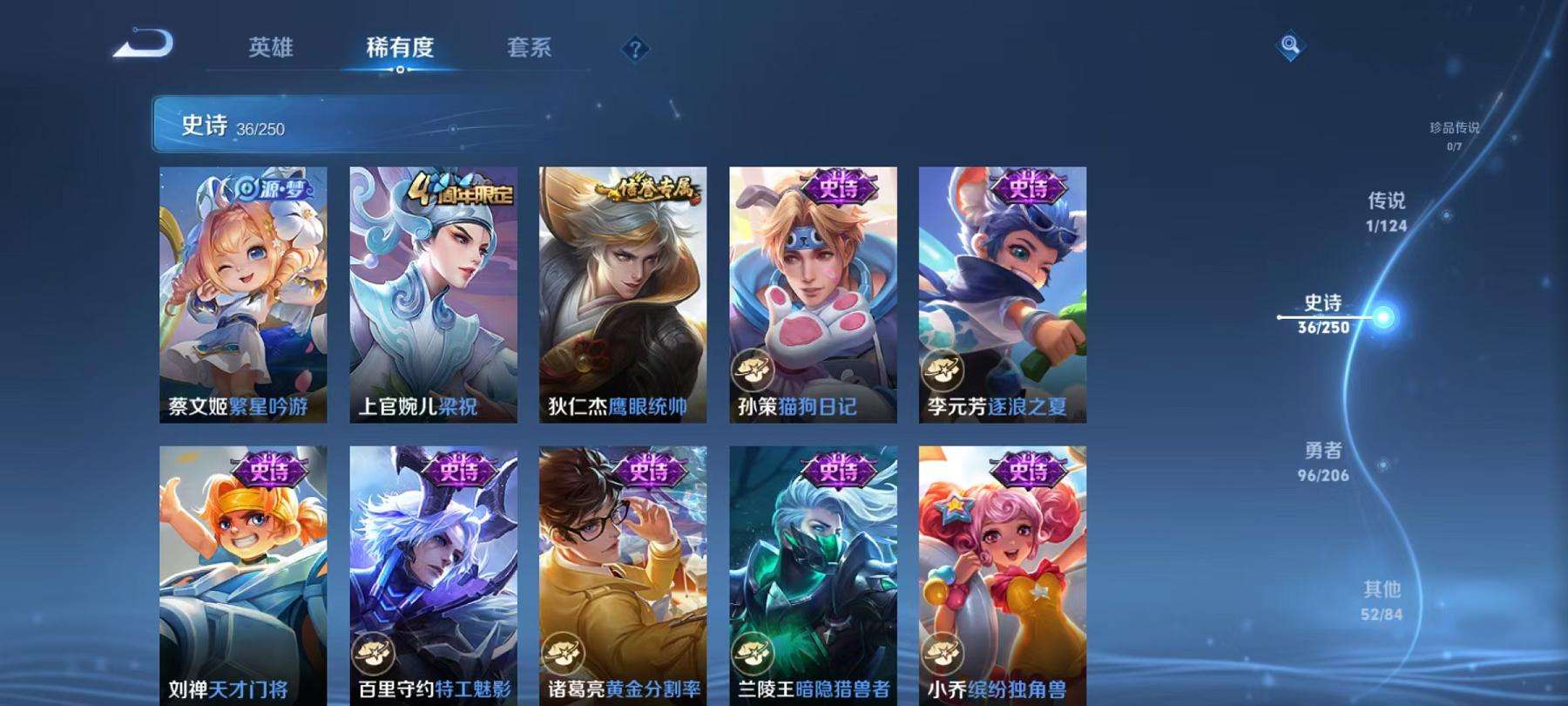
Task: Switch to the 套系 tab
Action: (531, 50)
